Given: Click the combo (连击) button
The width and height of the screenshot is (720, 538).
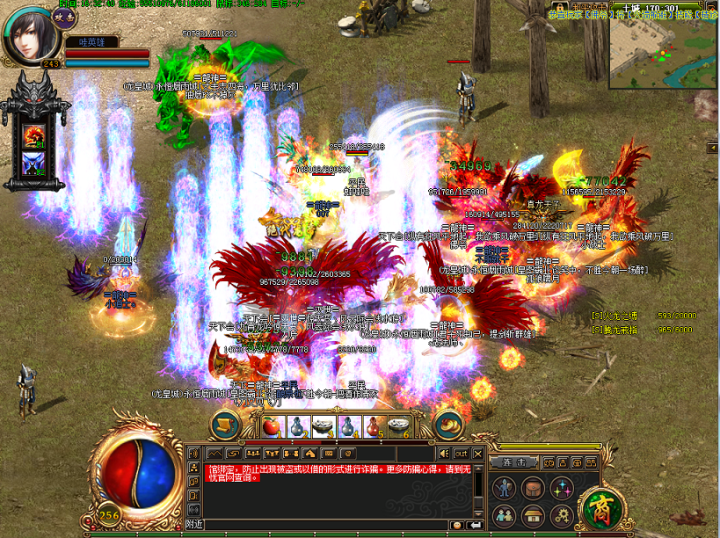Looking at the screenshot, I should tap(516, 463).
